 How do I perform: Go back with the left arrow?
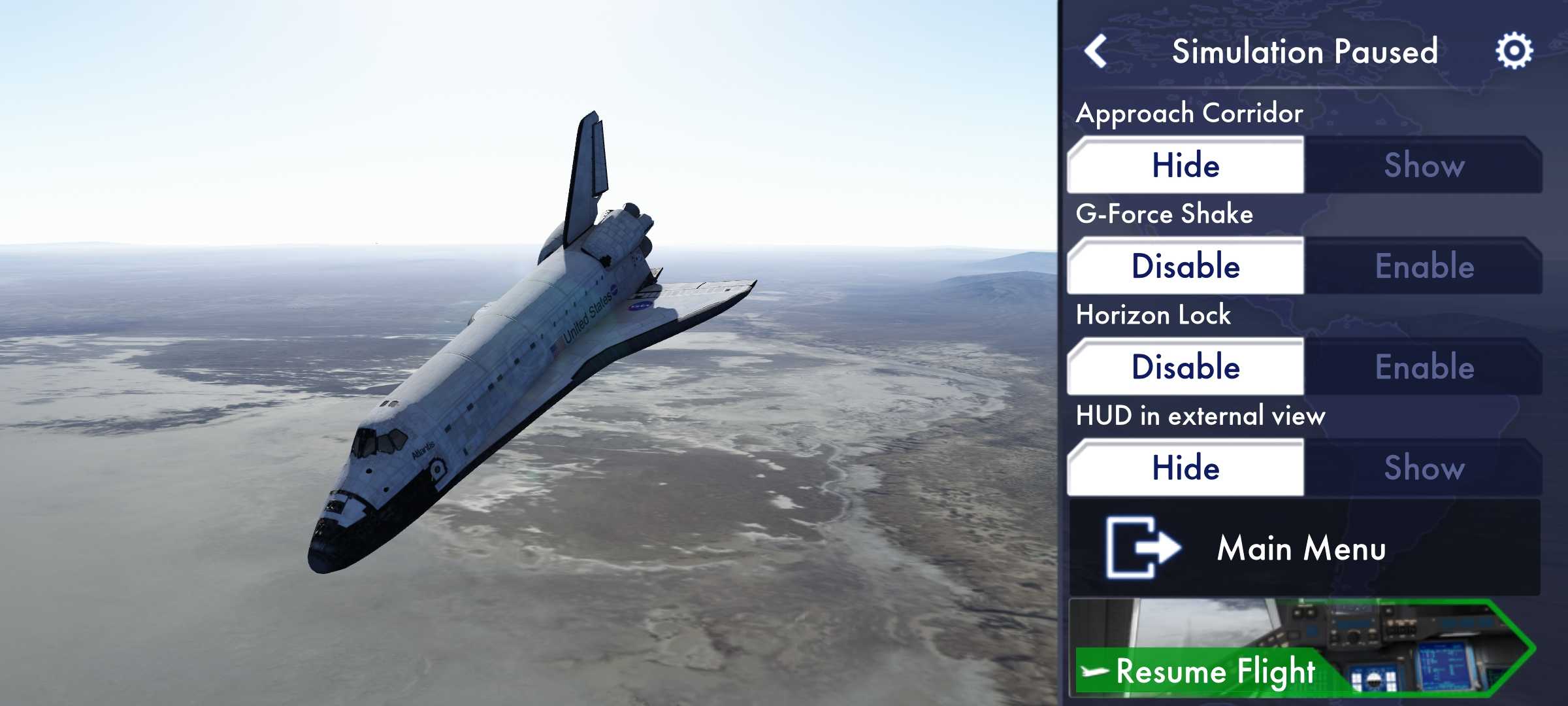tap(1096, 51)
